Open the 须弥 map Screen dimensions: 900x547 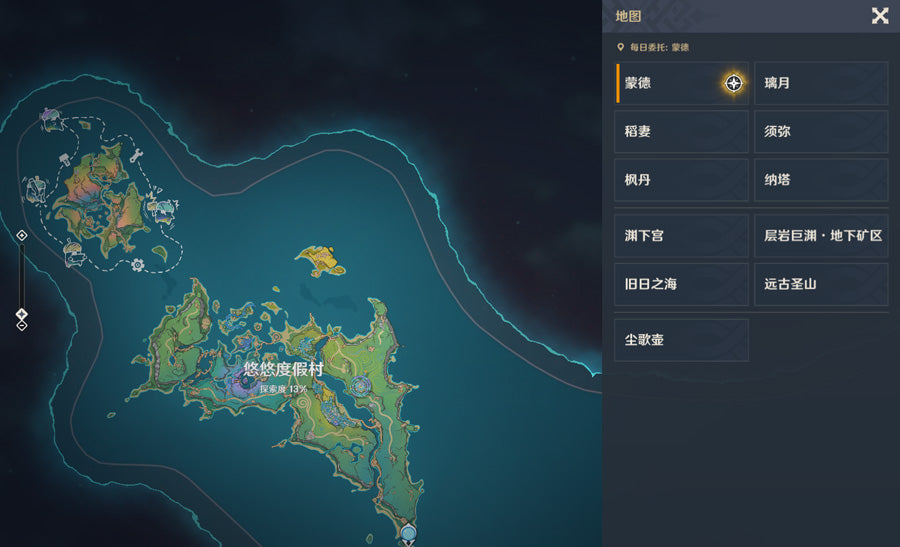click(x=821, y=132)
